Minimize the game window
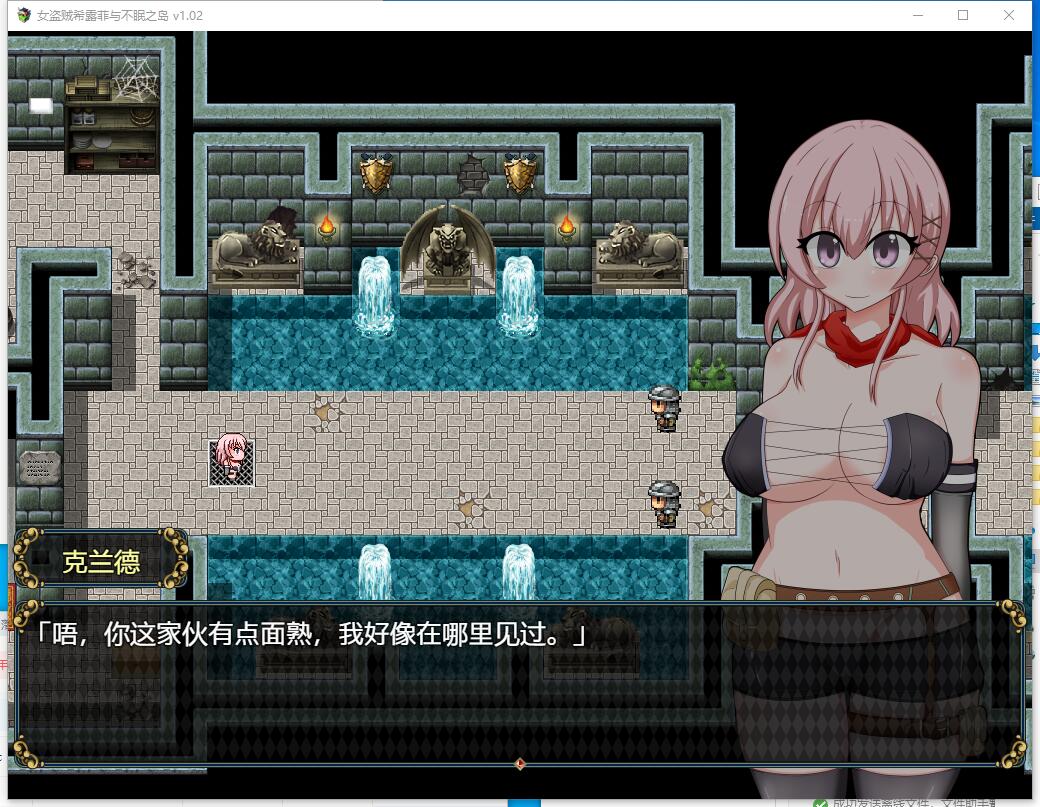The width and height of the screenshot is (1040, 807). point(917,15)
